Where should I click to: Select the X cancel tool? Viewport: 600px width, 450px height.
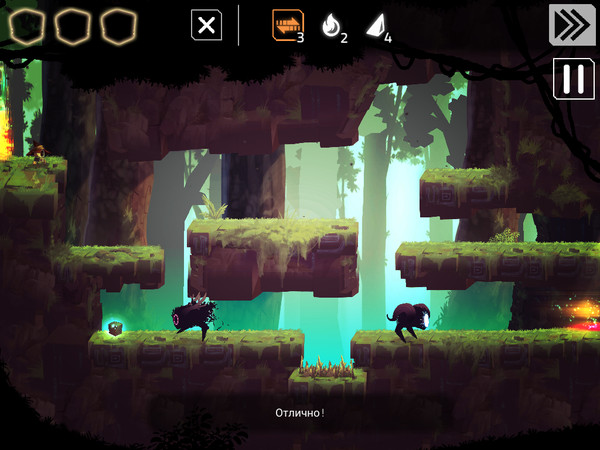click(x=206, y=25)
